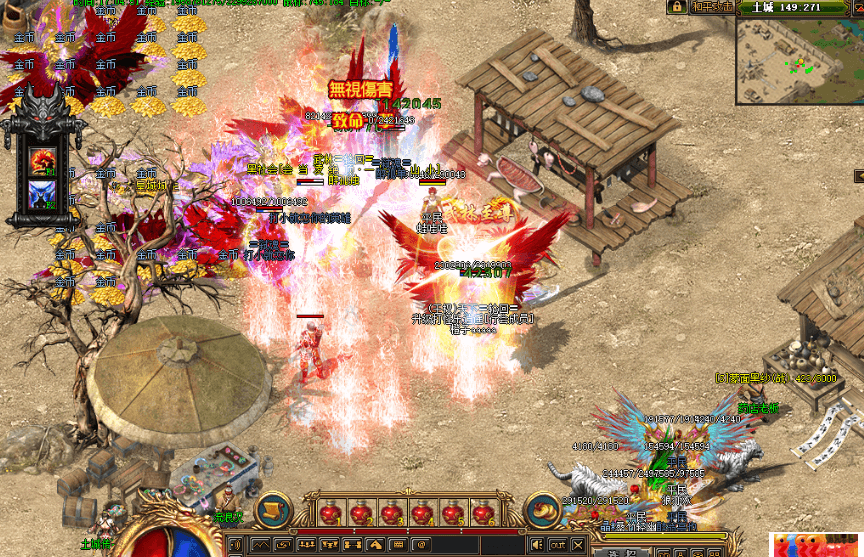Viewport: 864px width, 557px height.
Task: Use the red potion in belt slot 3
Action: [392, 513]
